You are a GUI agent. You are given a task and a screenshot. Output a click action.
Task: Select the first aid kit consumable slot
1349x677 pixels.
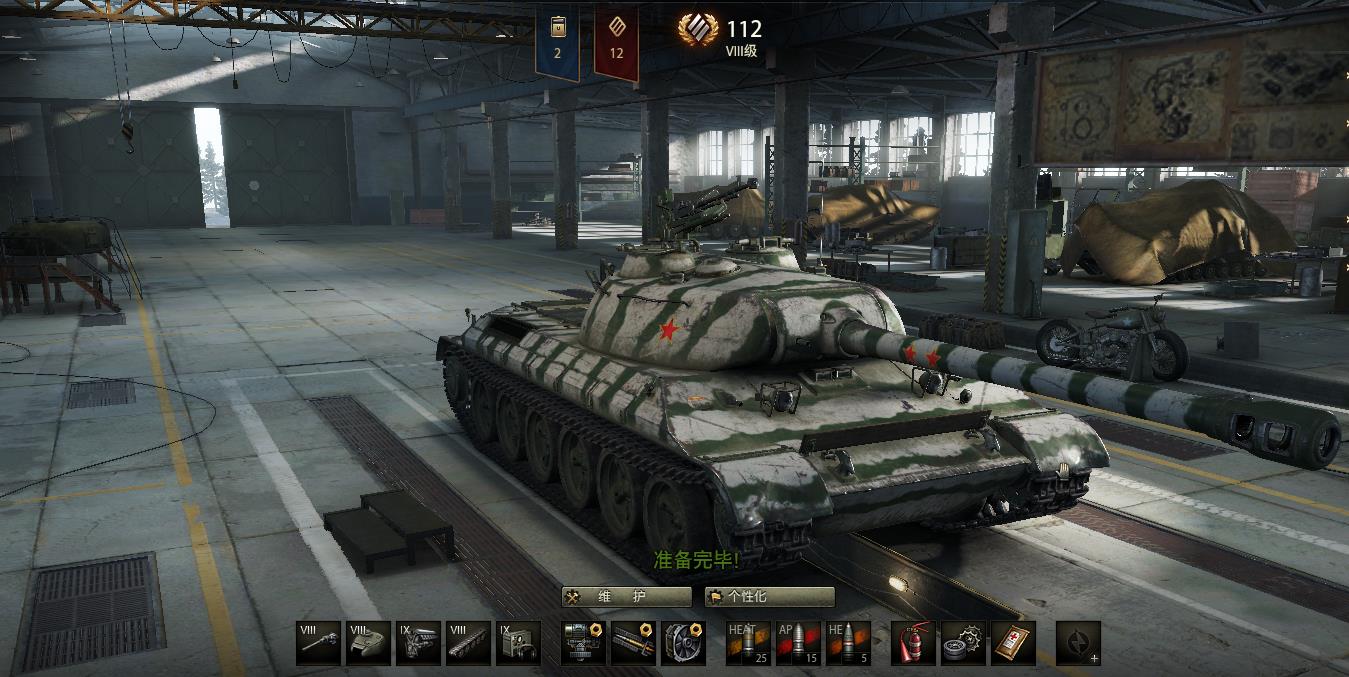pos(1013,643)
